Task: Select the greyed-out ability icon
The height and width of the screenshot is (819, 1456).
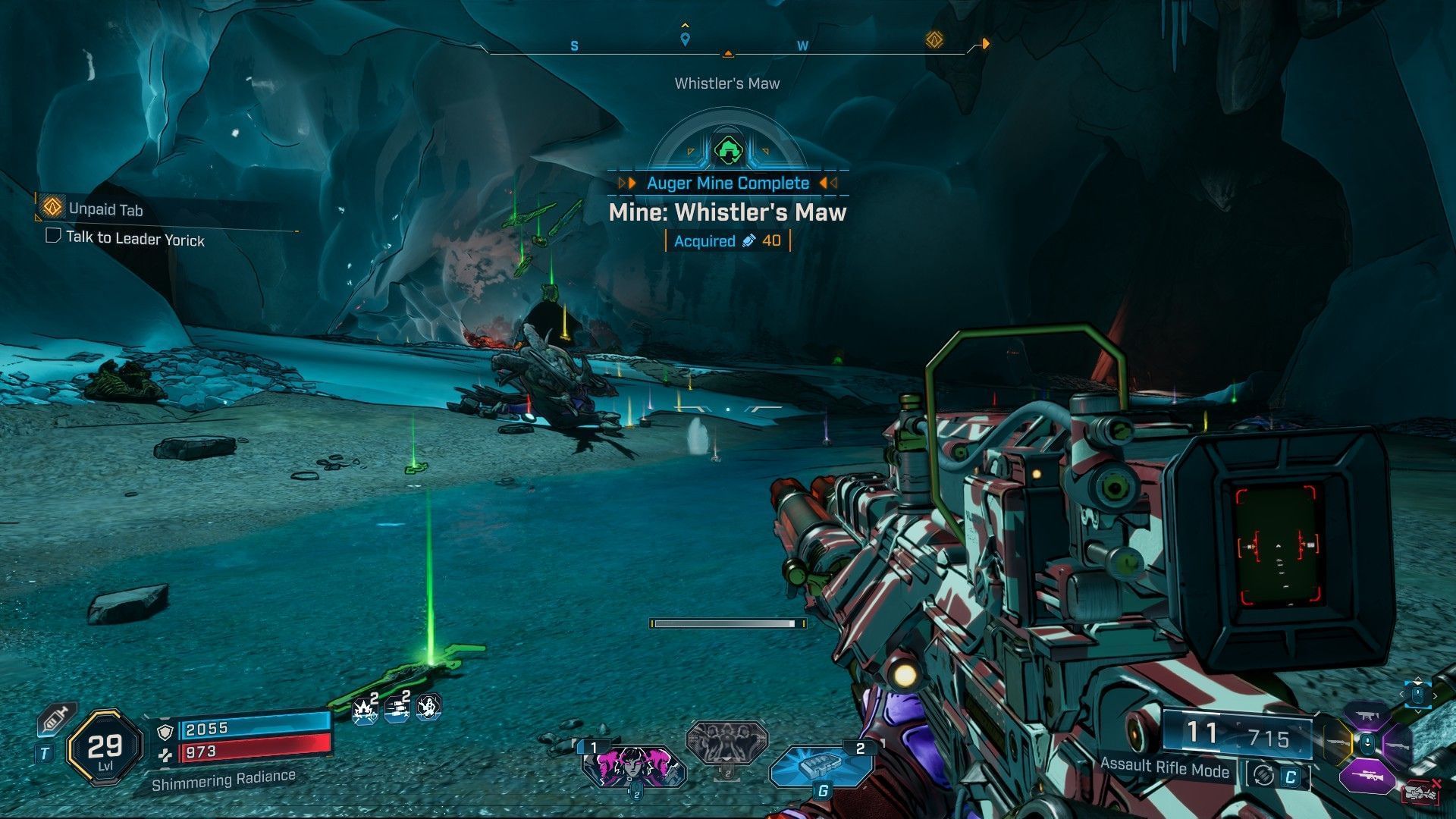Action: coord(726,741)
